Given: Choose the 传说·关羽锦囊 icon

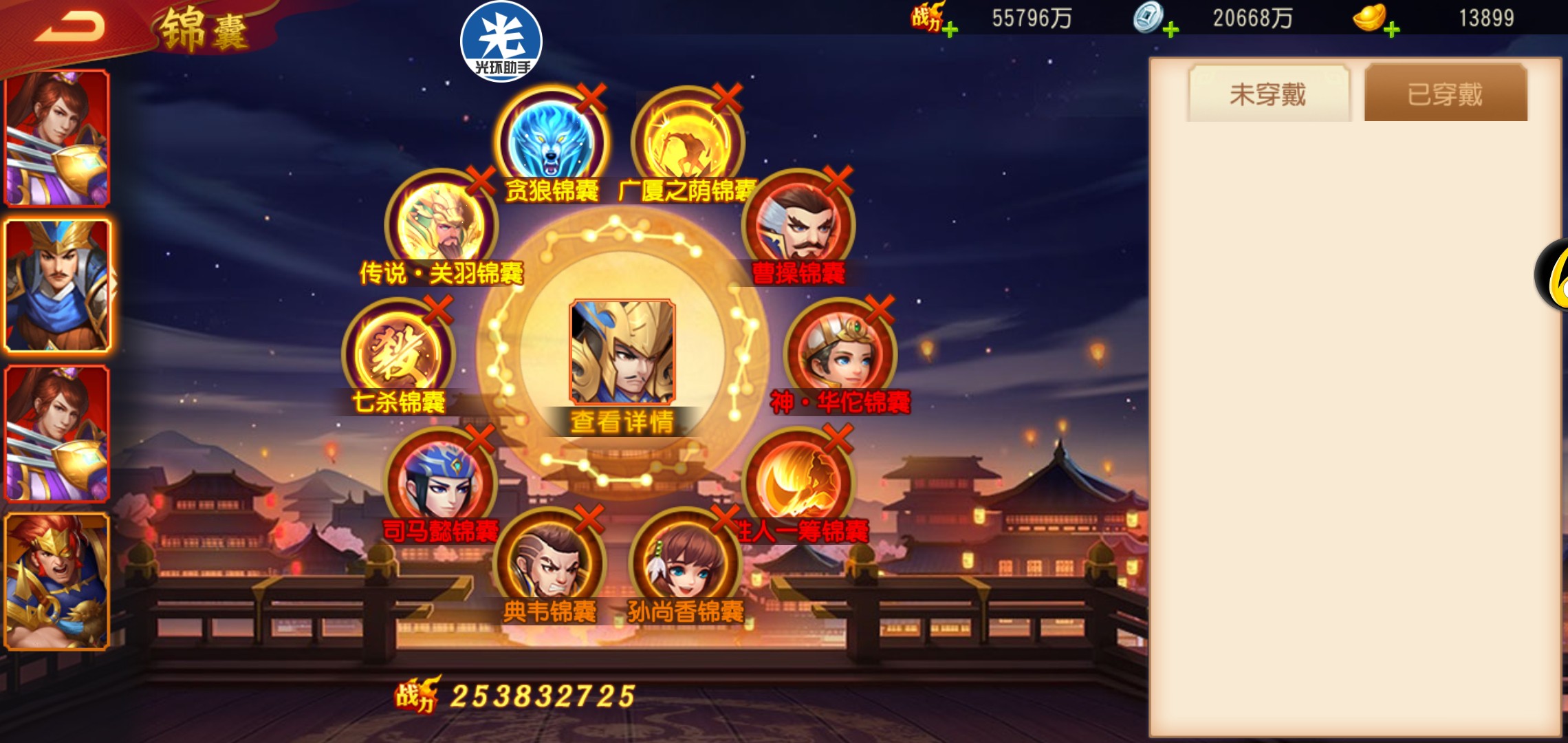Looking at the screenshot, I should click(441, 225).
